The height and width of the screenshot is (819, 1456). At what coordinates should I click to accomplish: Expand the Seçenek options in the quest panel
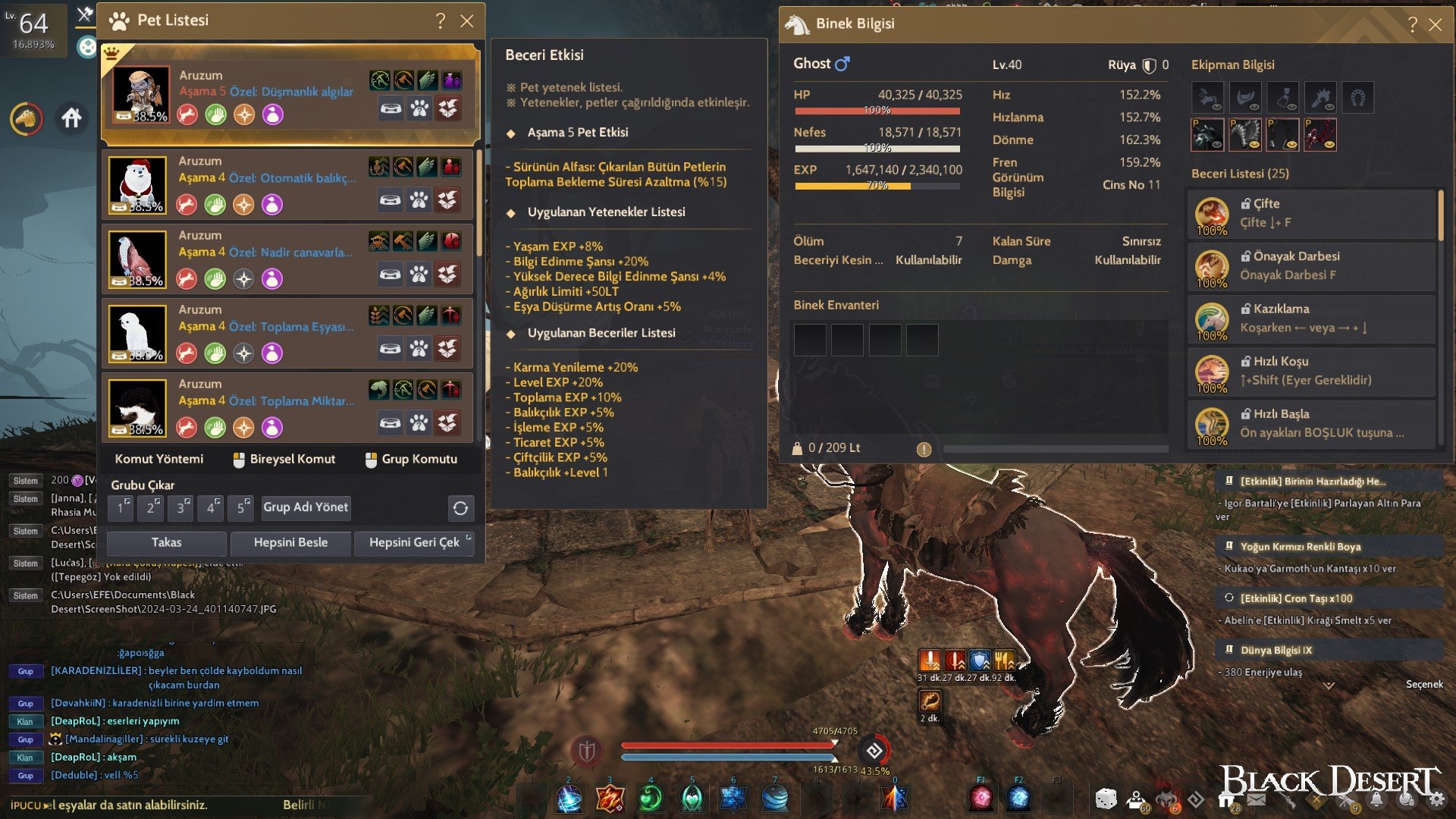[x=1425, y=683]
